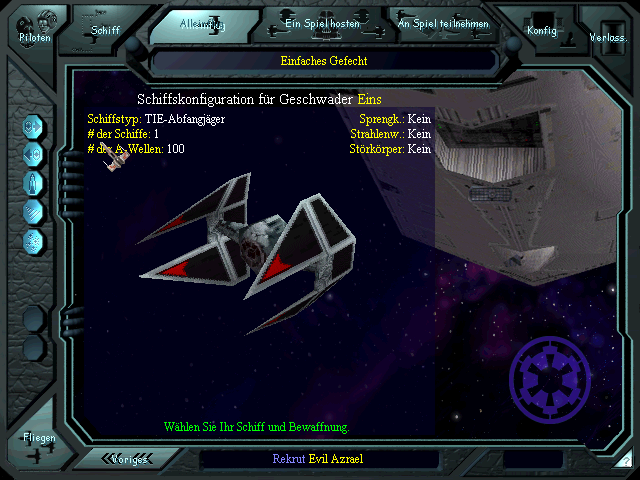640x480 pixels.
Task: Open An Spiel teilnehmen
Action: click(443, 23)
